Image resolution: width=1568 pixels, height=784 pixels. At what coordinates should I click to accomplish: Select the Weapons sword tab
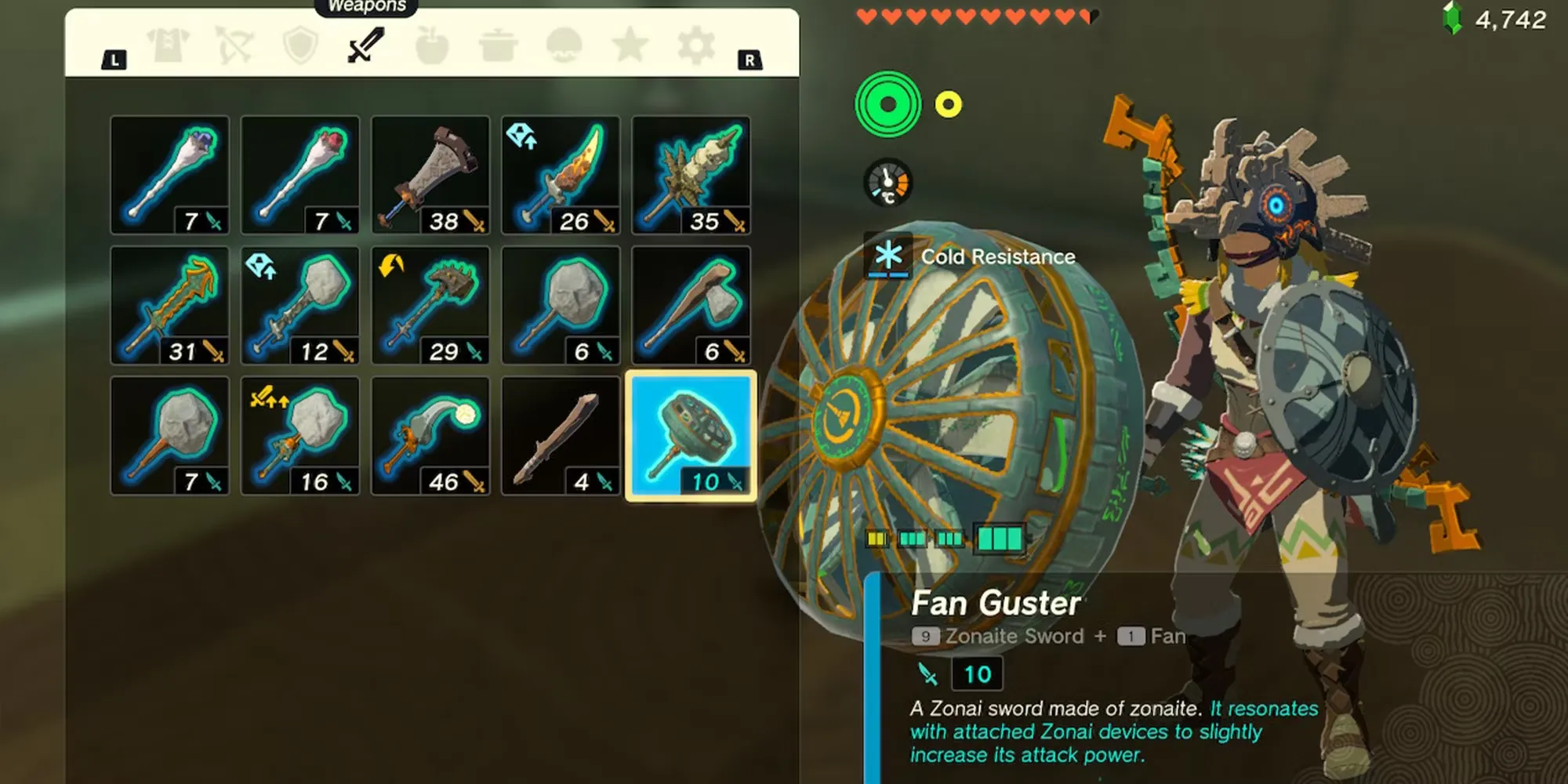click(x=365, y=45)
